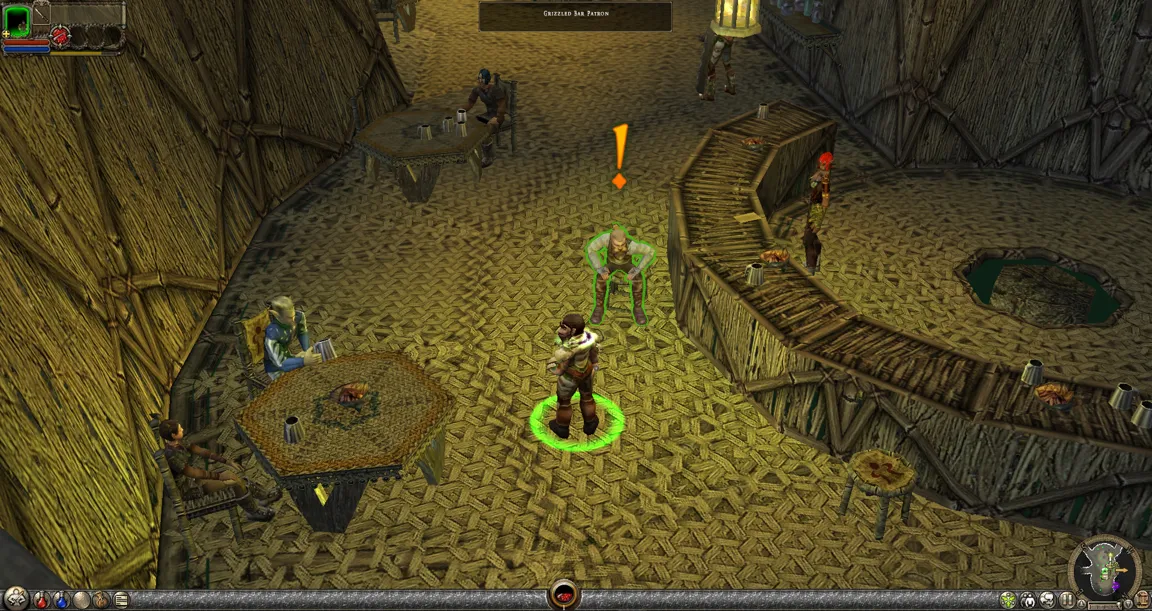The width and height of the screenshot is (1152, 611).
Task: Use the blue mana potion
Action: click(61, 602)
